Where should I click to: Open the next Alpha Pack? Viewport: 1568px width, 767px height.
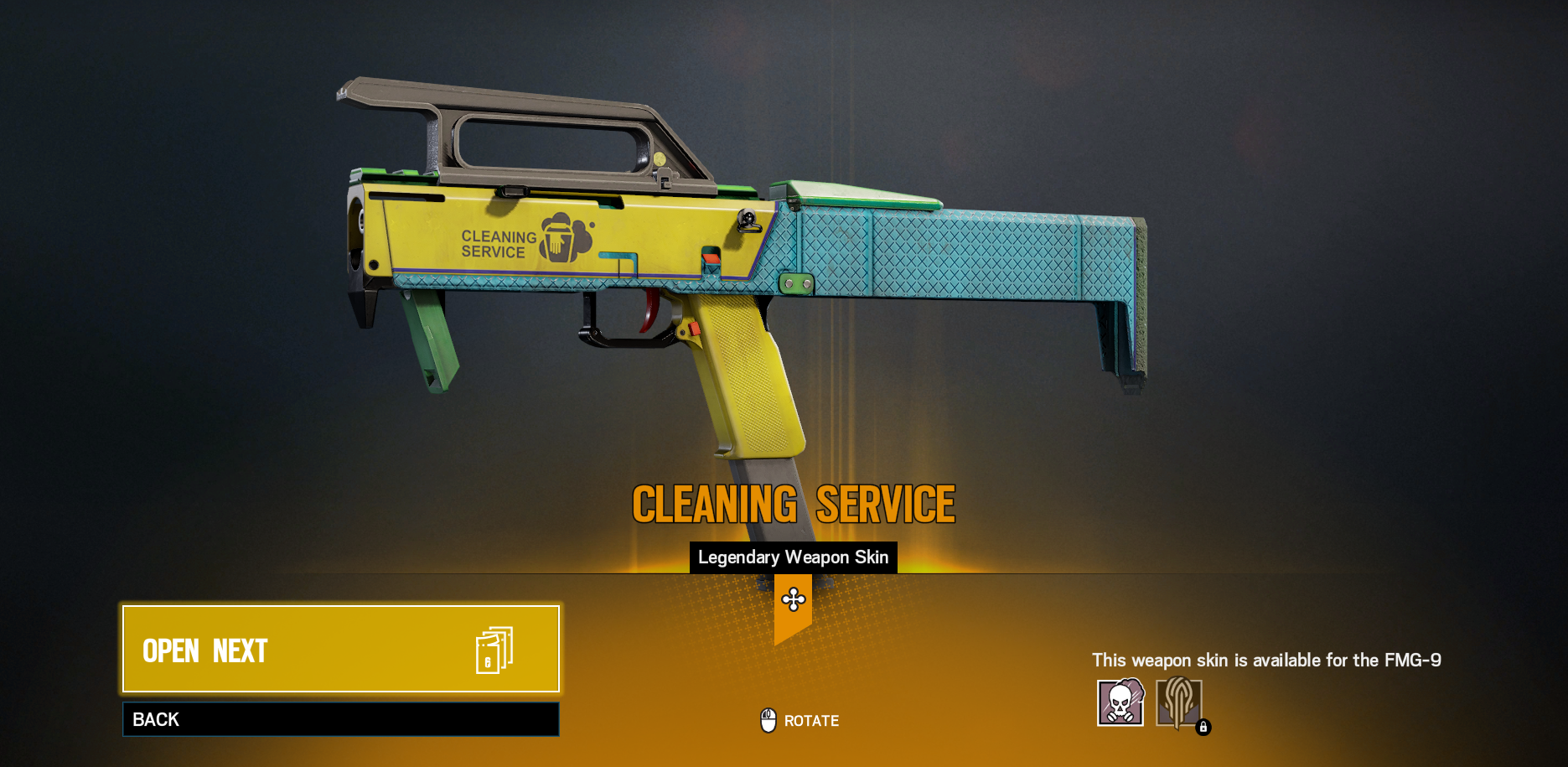pos(340,649)
